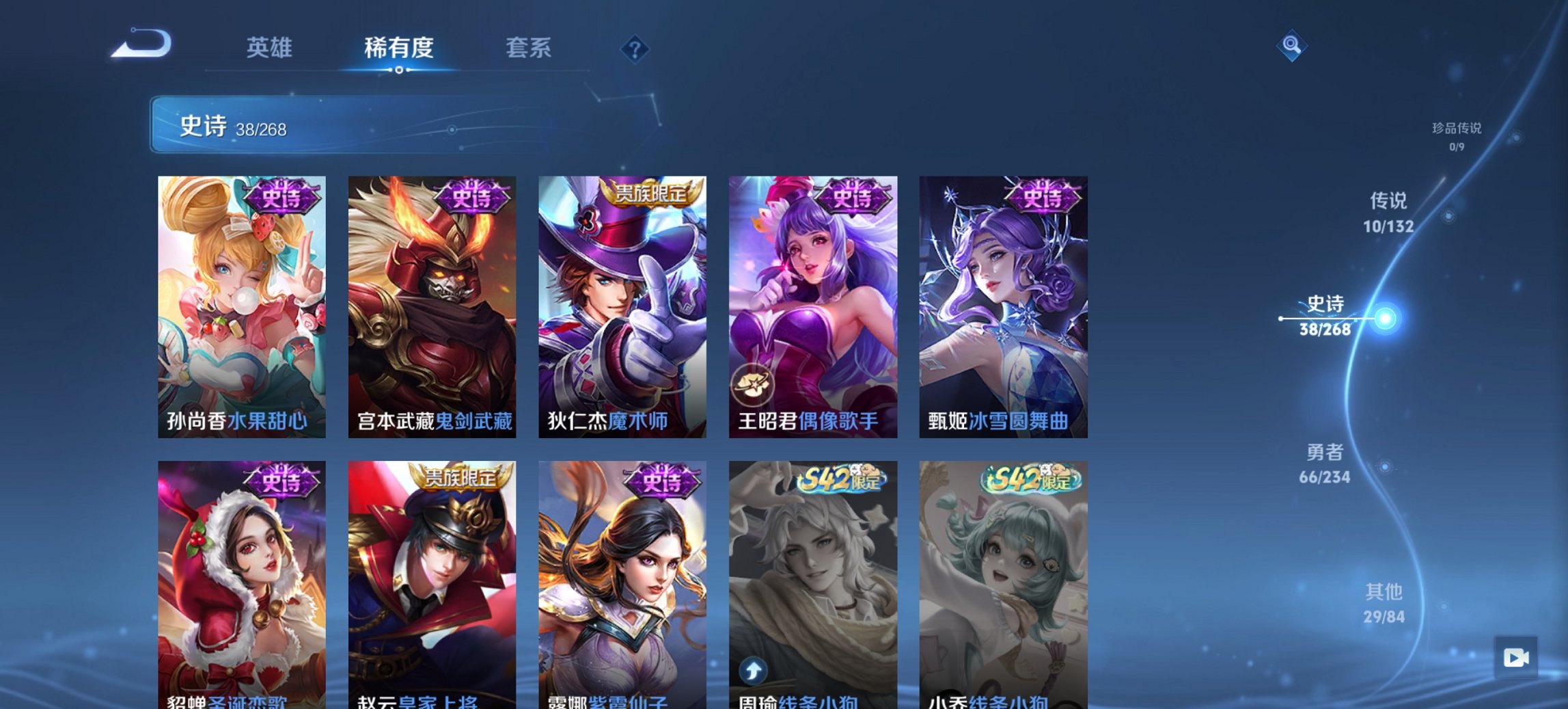Open search via the magnifier icon
1568x709 pixels.
click(x=1291, y=46)
